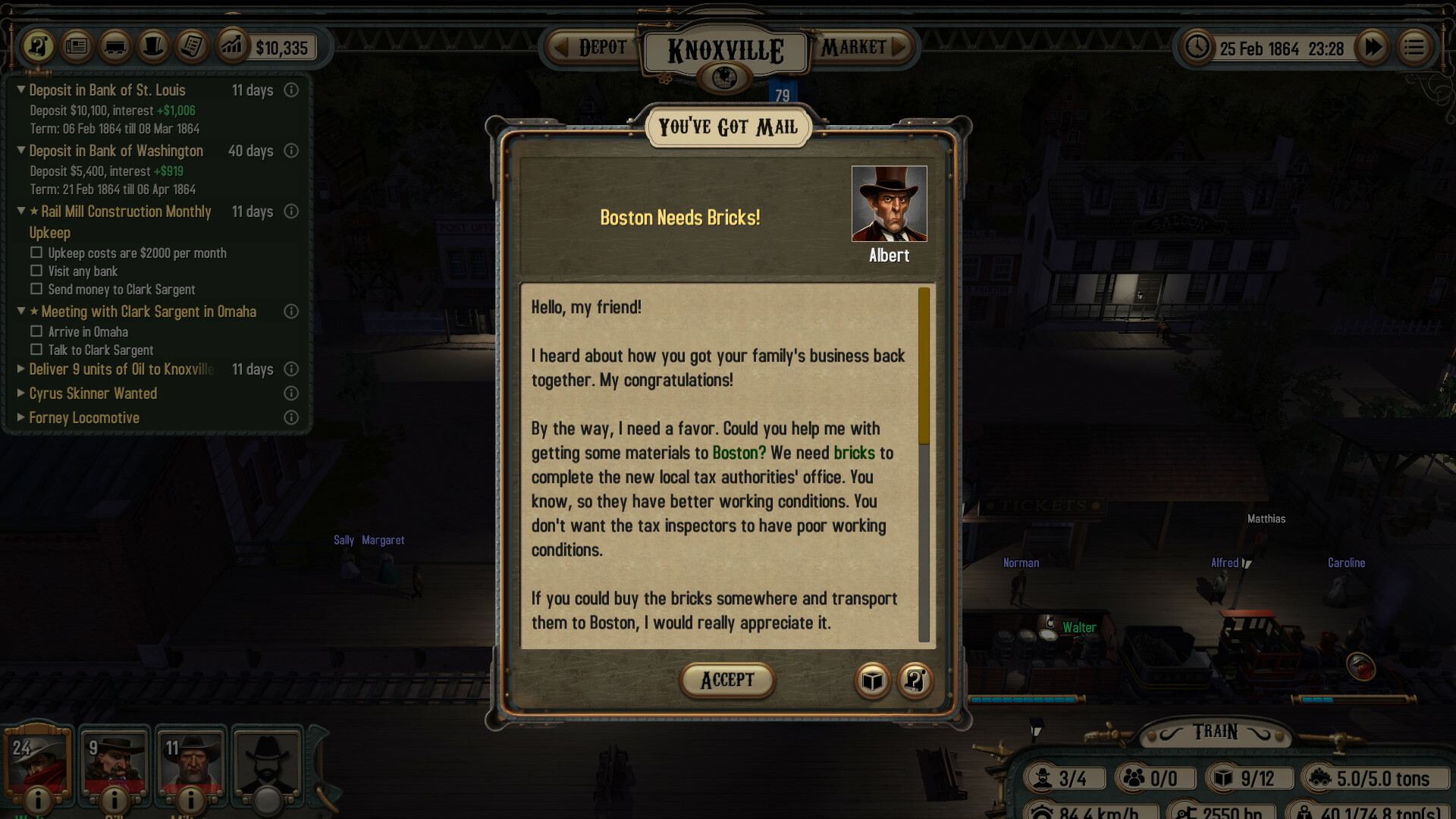The image size is (1456, 819).
Task: Expand the 'Cyrus Skinner Wanted' quest
Action: pyautogui.click(x=20, y=394)
